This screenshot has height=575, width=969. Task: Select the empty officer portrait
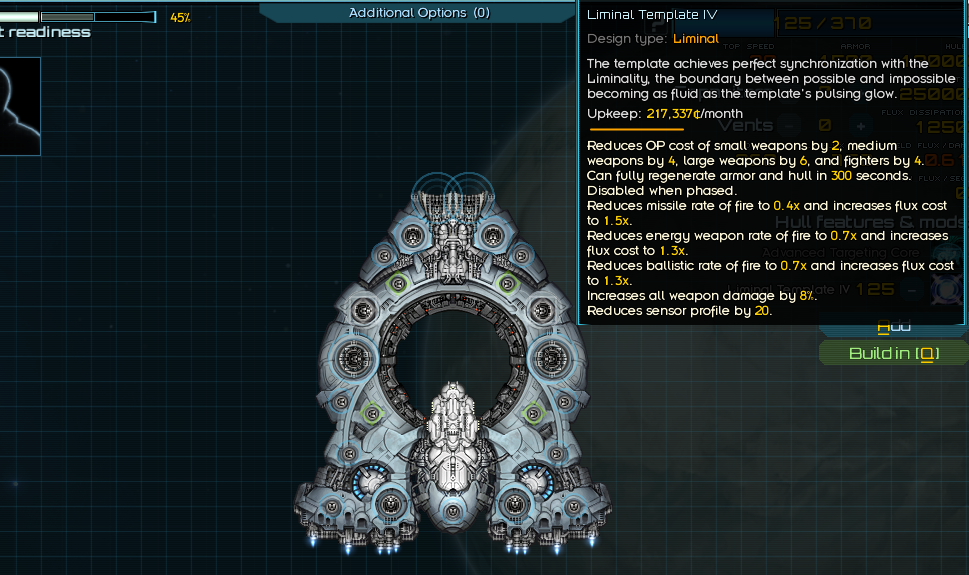[x=19, y=105]
